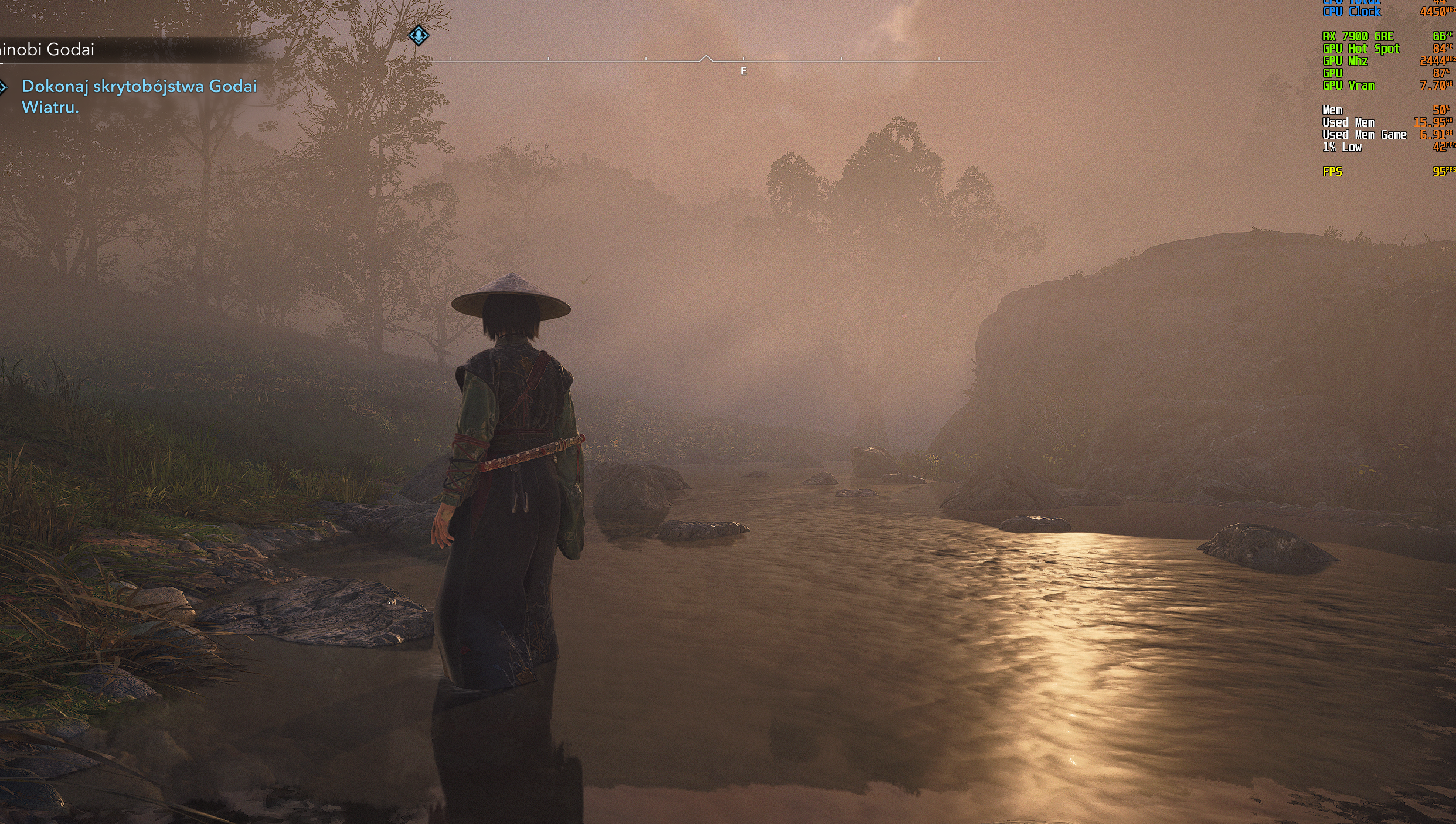Open the Shinobi Godai quest title
The height and width of the screenshot is (824, 1456).
coord(47,50)
